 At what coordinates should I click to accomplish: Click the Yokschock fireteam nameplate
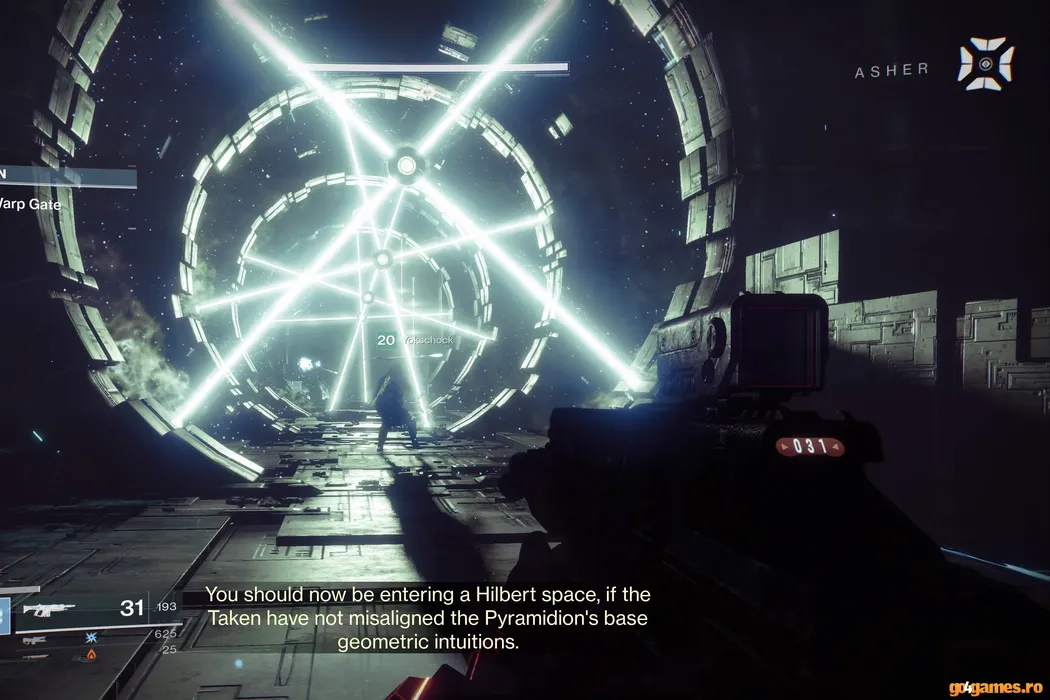[x=426, y=340]
